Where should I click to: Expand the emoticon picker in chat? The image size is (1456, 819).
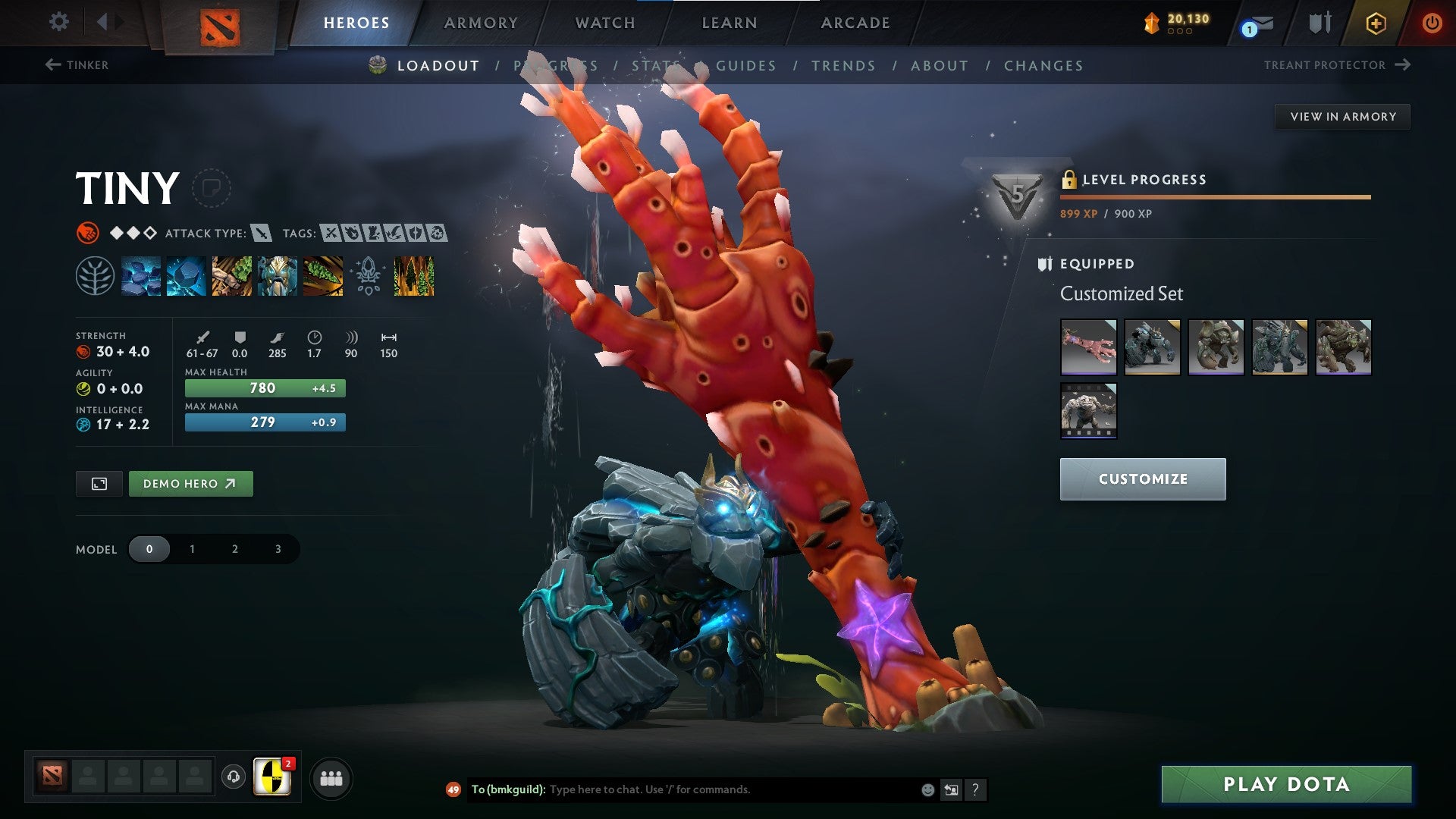[x=927, y=789]
